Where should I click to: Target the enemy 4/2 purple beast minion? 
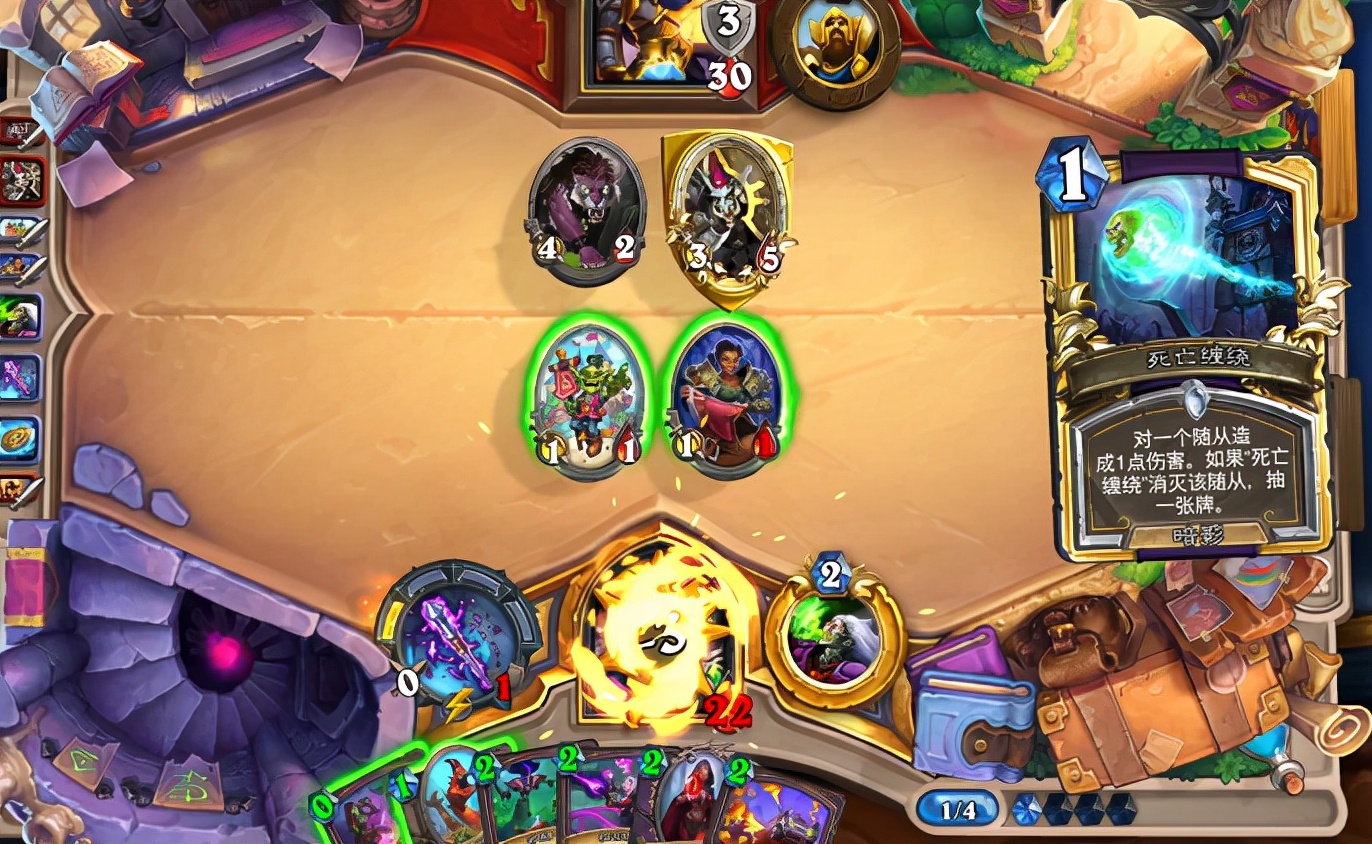(588, 212)
